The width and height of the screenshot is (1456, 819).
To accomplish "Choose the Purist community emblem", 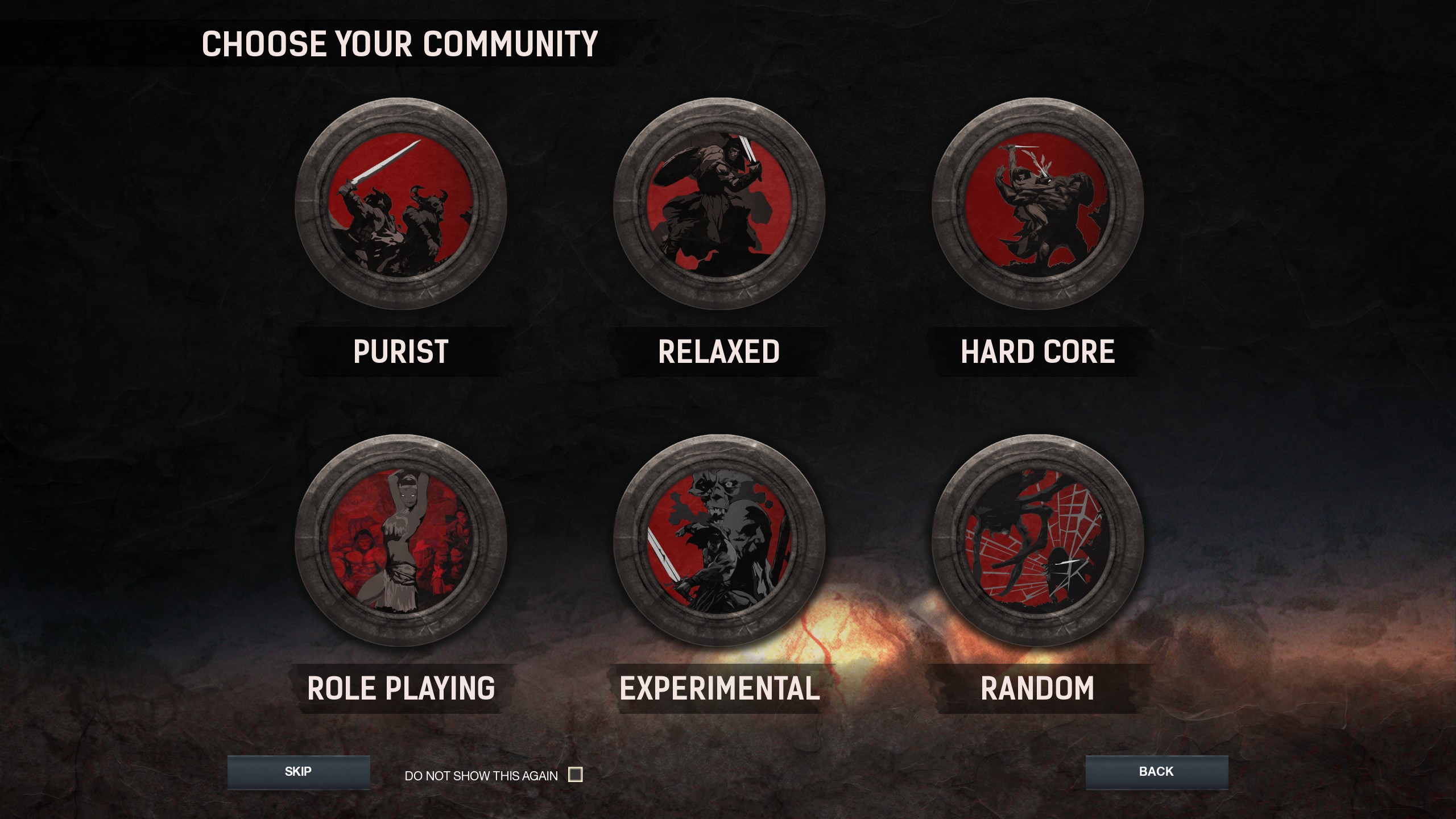I will pyautogui.click(x=401, y=204).
